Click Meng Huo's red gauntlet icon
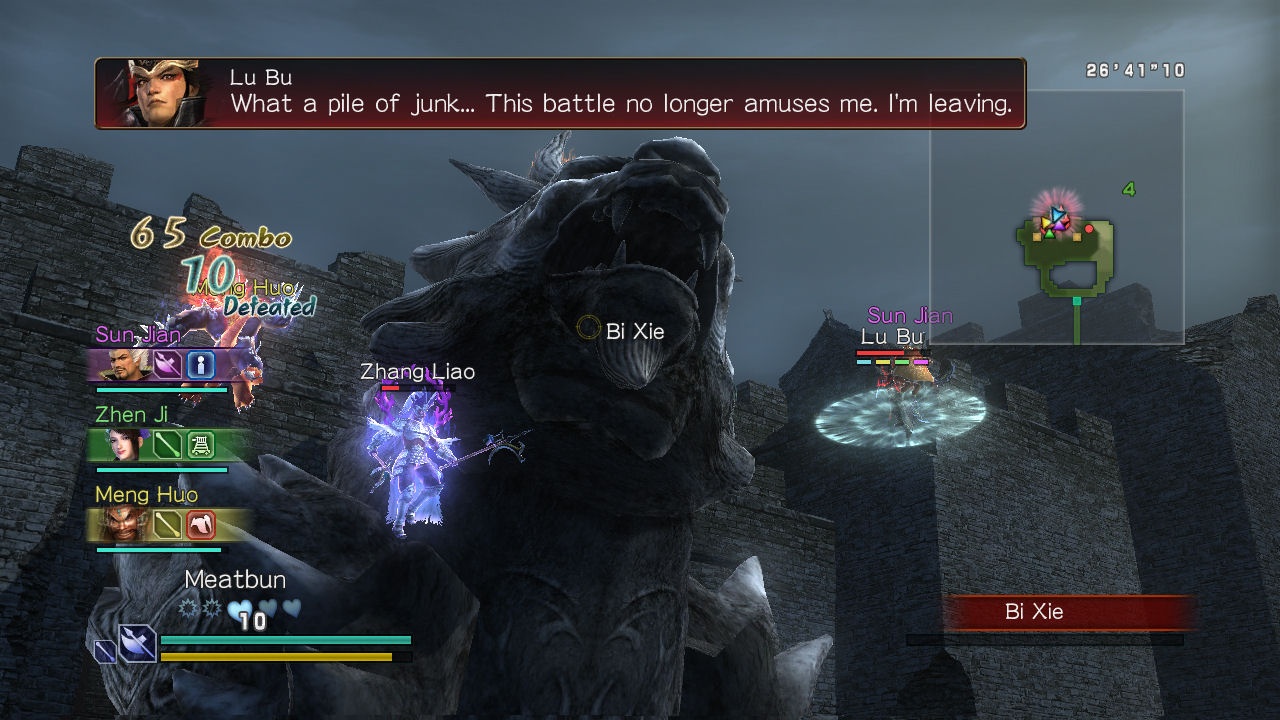The image size is (1280, 720). pyautogui.click(x=201, y=523)
